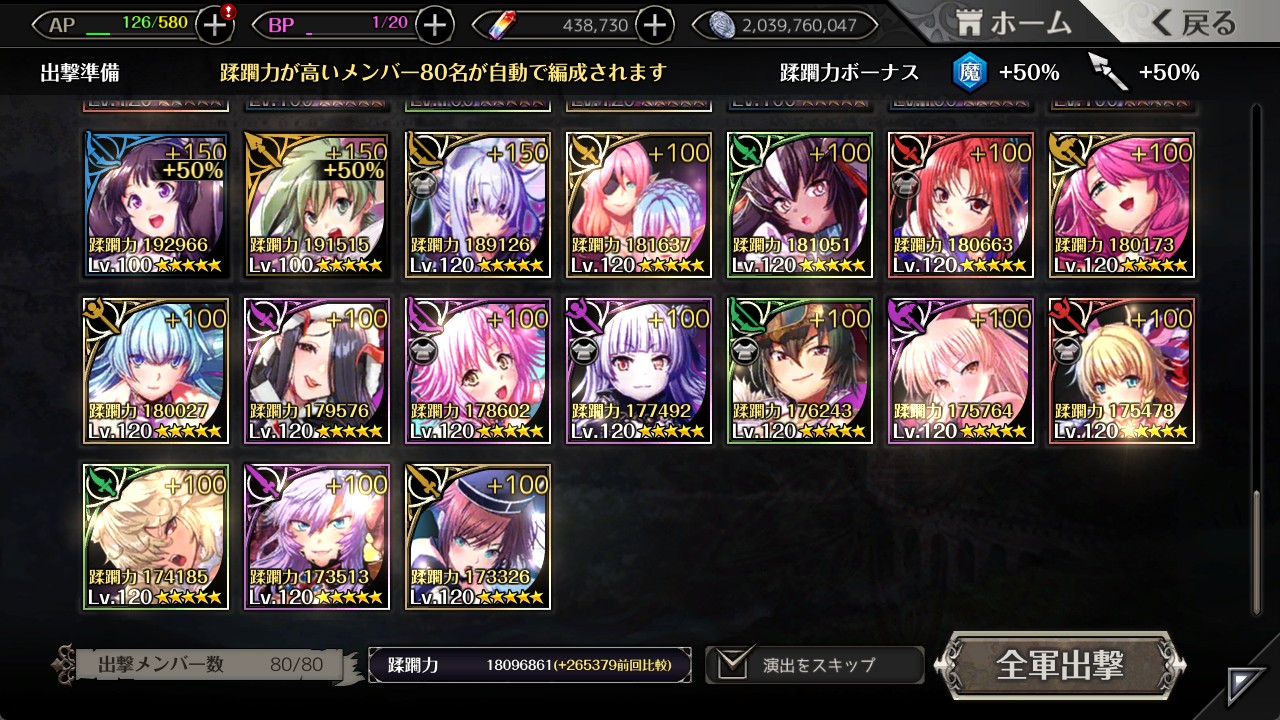Pick the unit card with power 181637
The height and width of the screenshot is (720, 1280).
coord(639,205)
